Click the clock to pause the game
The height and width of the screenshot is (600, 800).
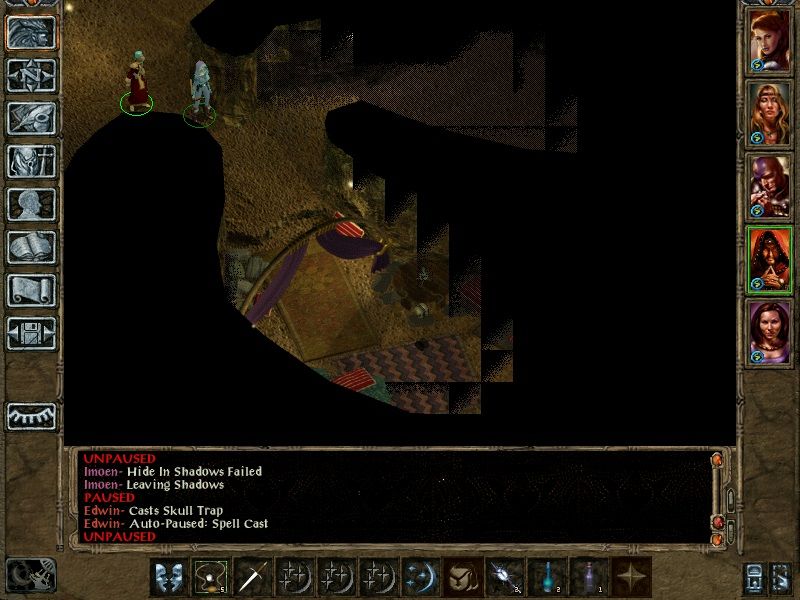pos(30,574)
